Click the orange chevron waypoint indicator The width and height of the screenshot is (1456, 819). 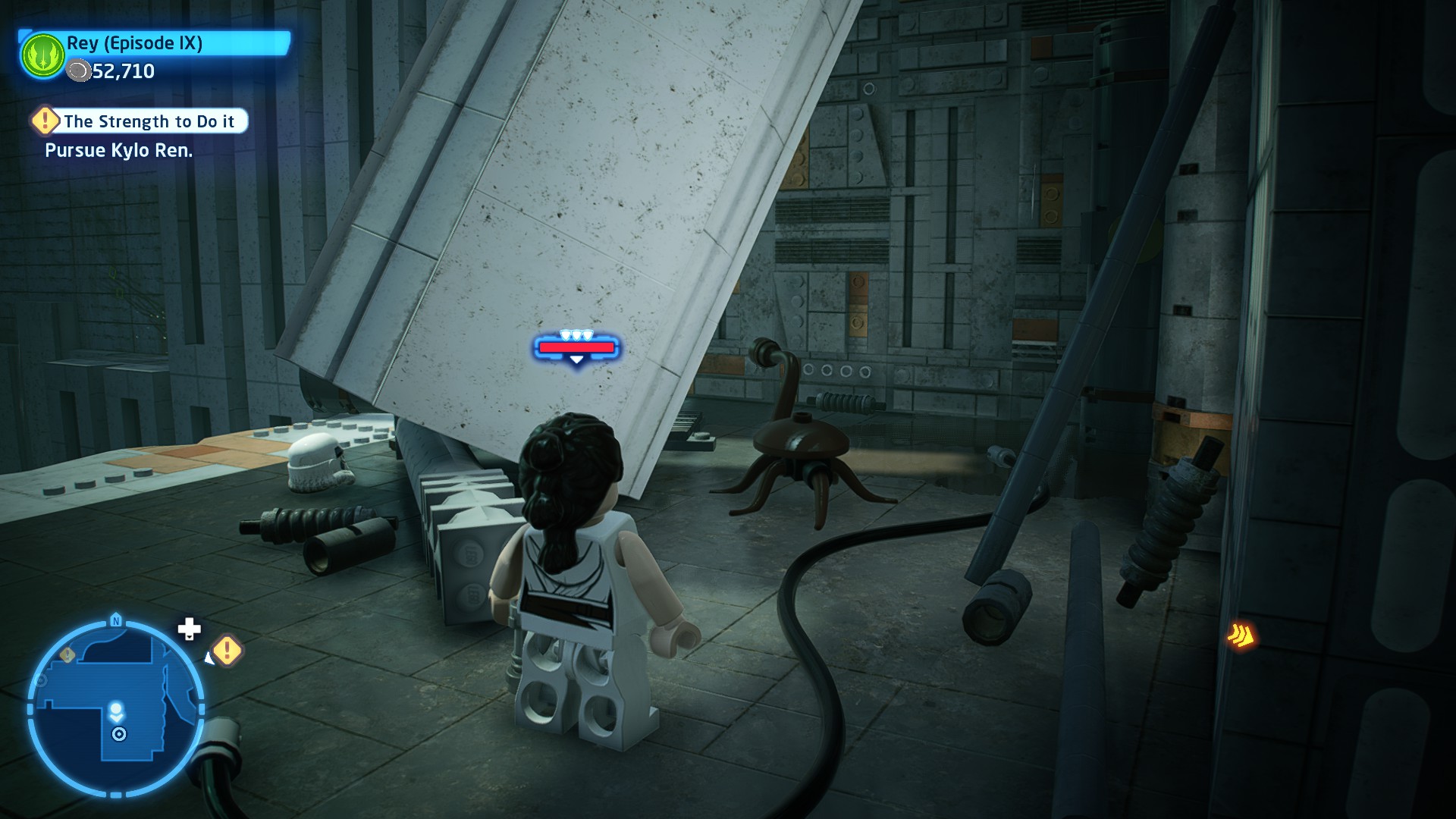pyautogui.click(x=1241, y=635)
